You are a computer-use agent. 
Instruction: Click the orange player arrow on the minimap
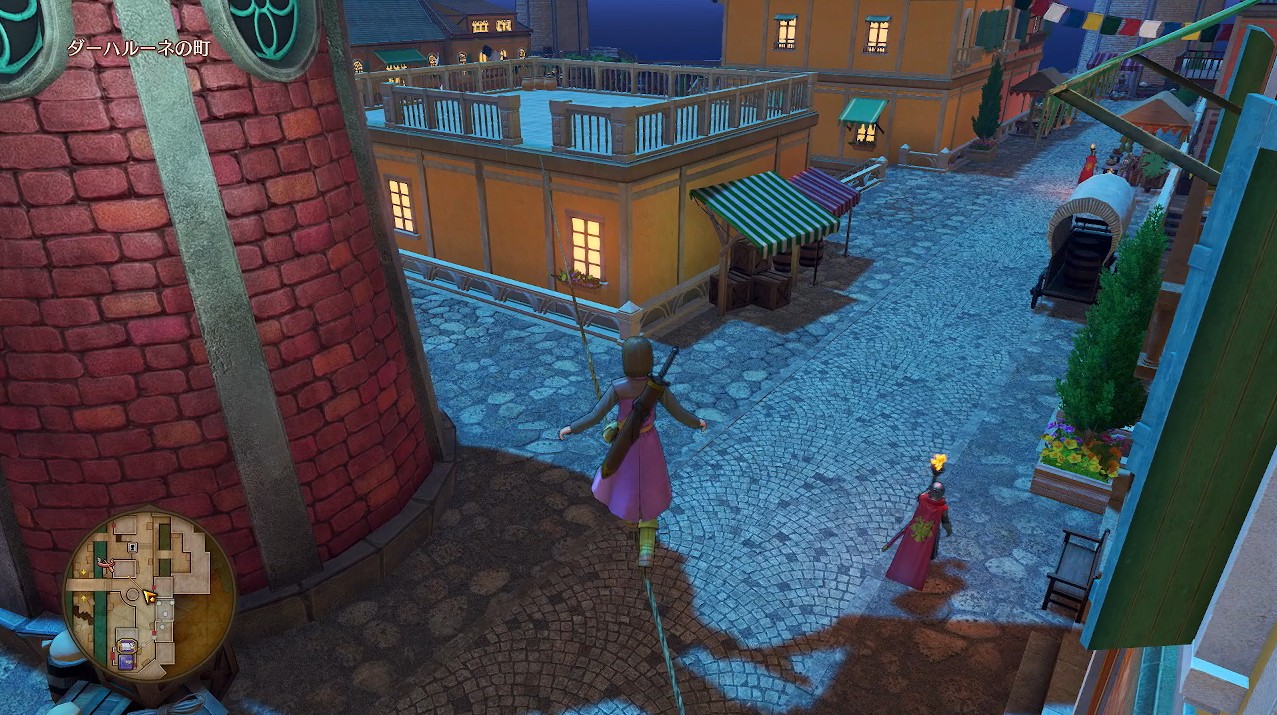point(150,597)
